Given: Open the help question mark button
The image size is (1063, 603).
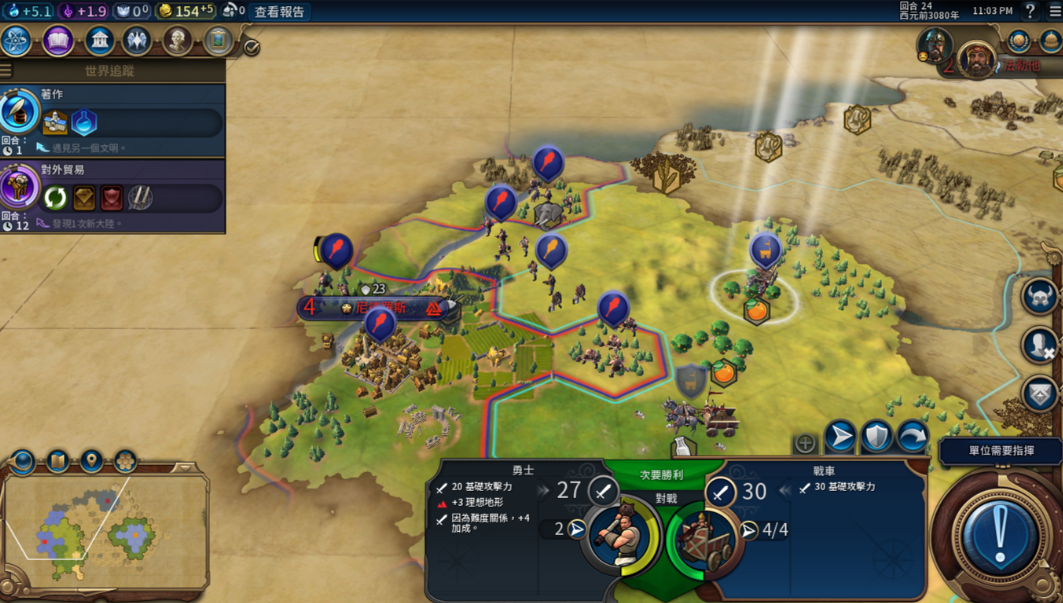Looking at the screenshot, I should 1030,11.
